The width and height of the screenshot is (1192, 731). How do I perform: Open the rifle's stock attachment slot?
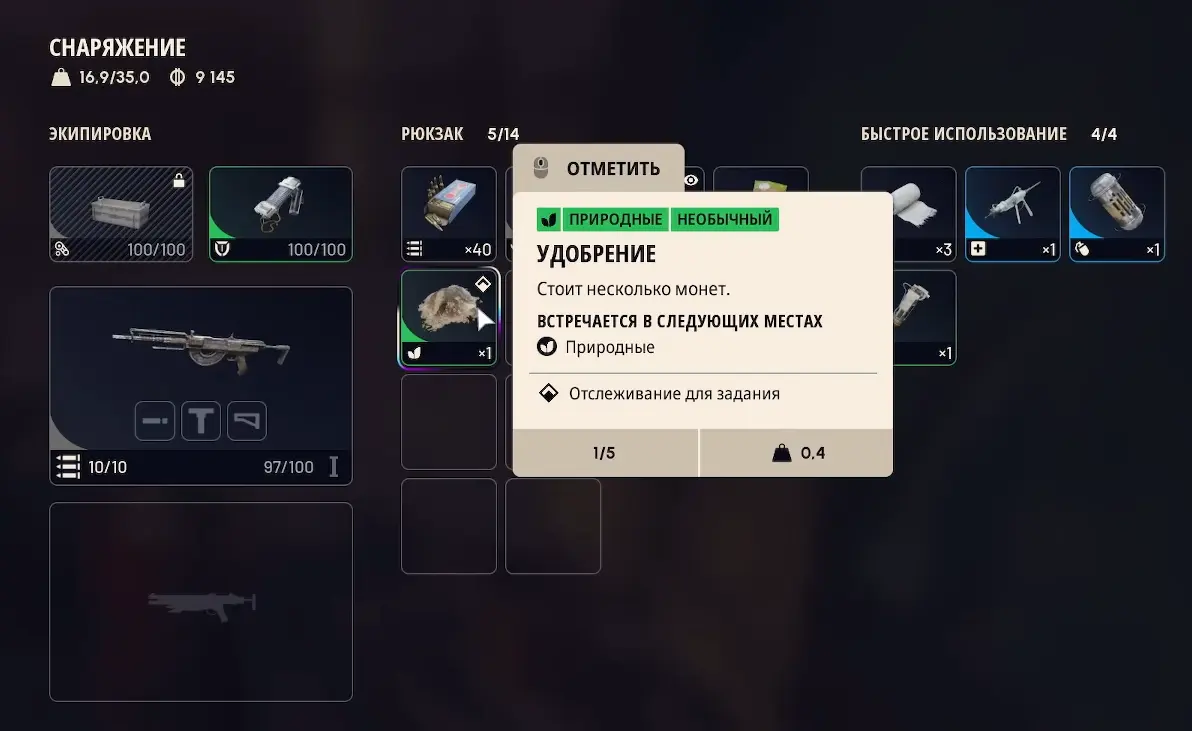247,421
